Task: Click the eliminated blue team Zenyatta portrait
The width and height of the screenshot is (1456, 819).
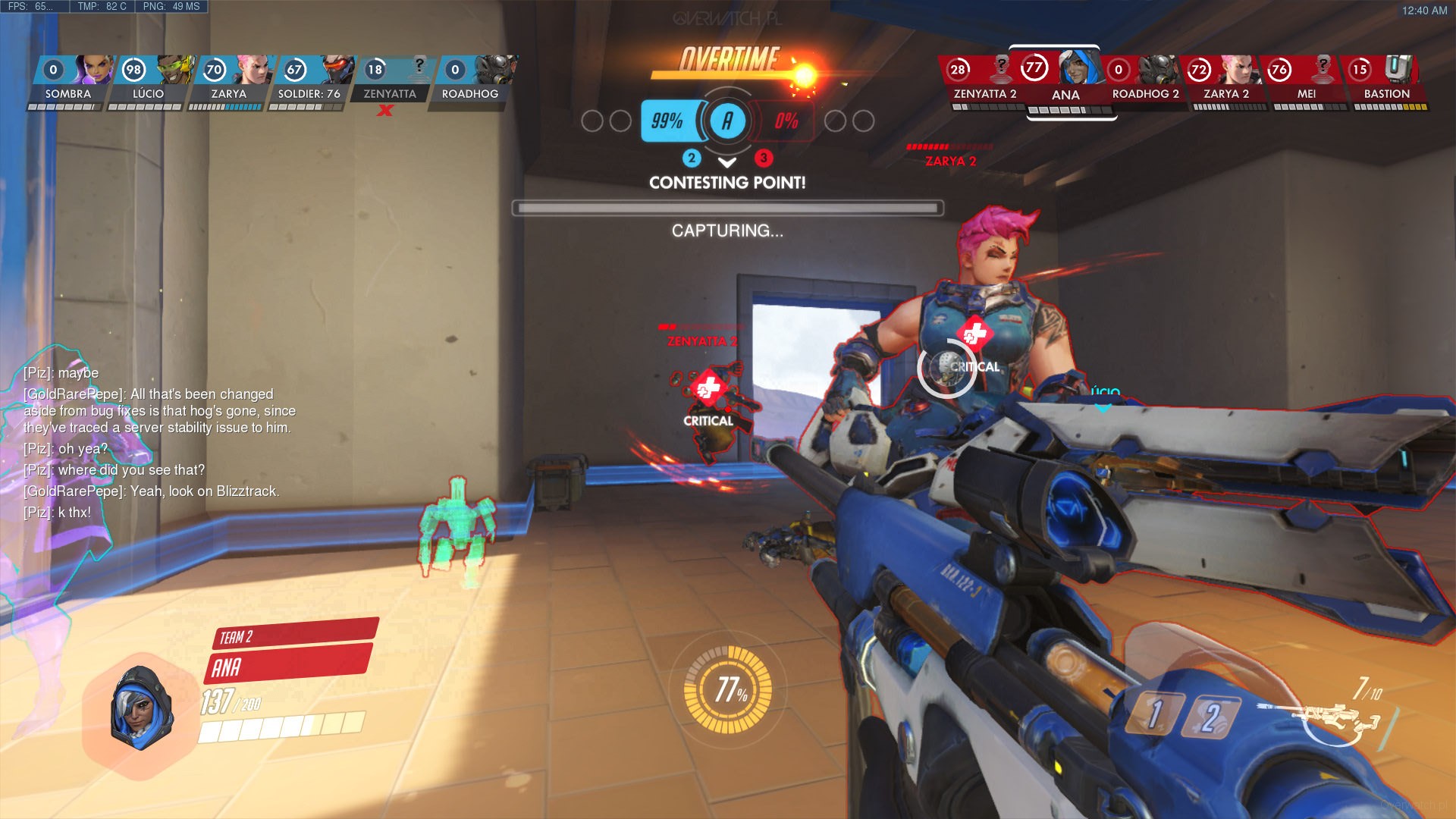Action: click(390, 80)
